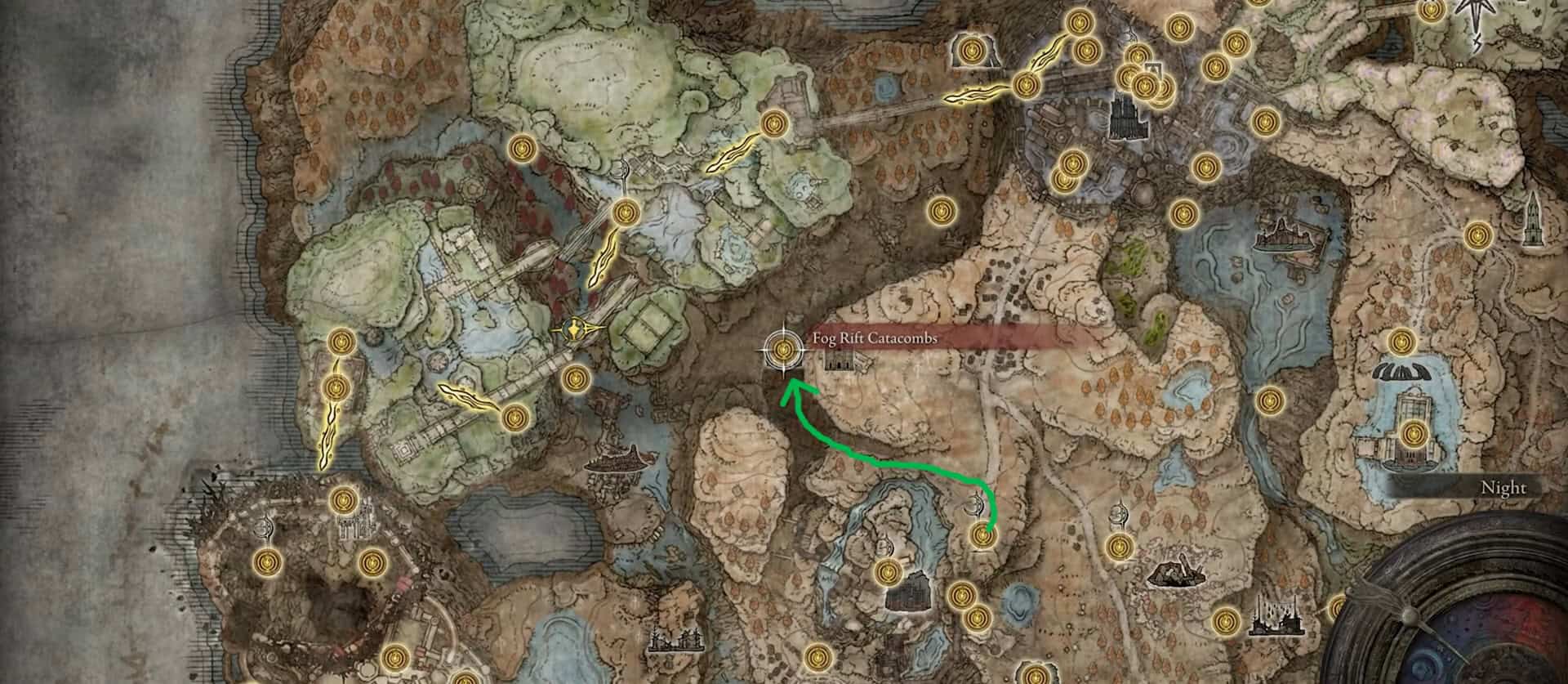This screenshot has height=684, width=1568.
Task: Toggle the Night time-of-day indicator
Action: (x=1503, y=486)
